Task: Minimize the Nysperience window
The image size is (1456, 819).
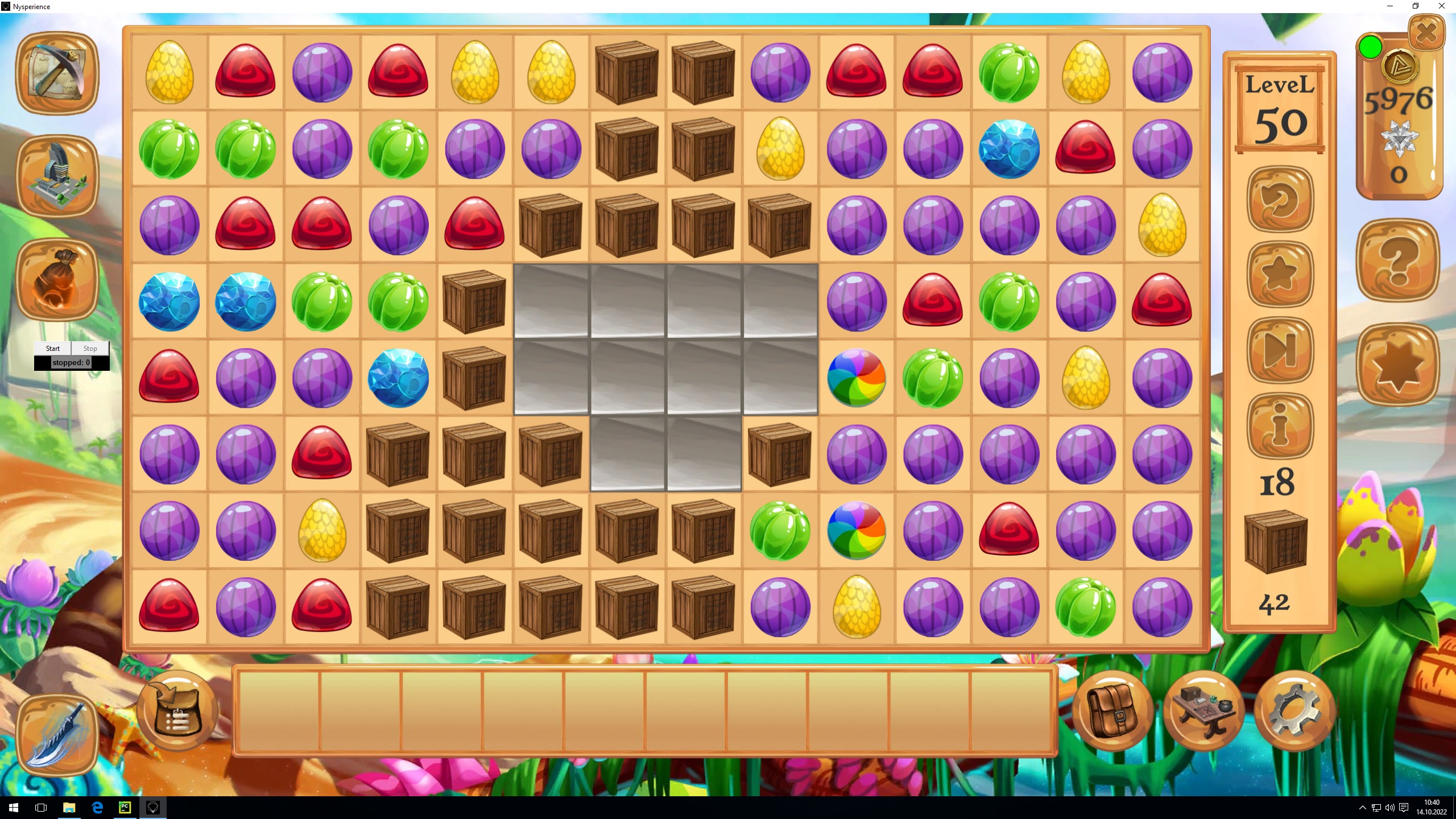Action: click(x=1390, y=6)
